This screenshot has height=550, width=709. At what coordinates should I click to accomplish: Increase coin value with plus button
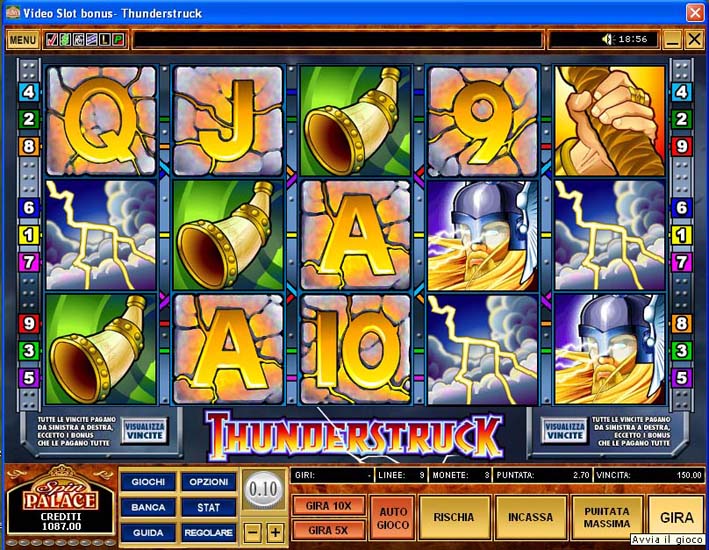click(x=275, y=532)
